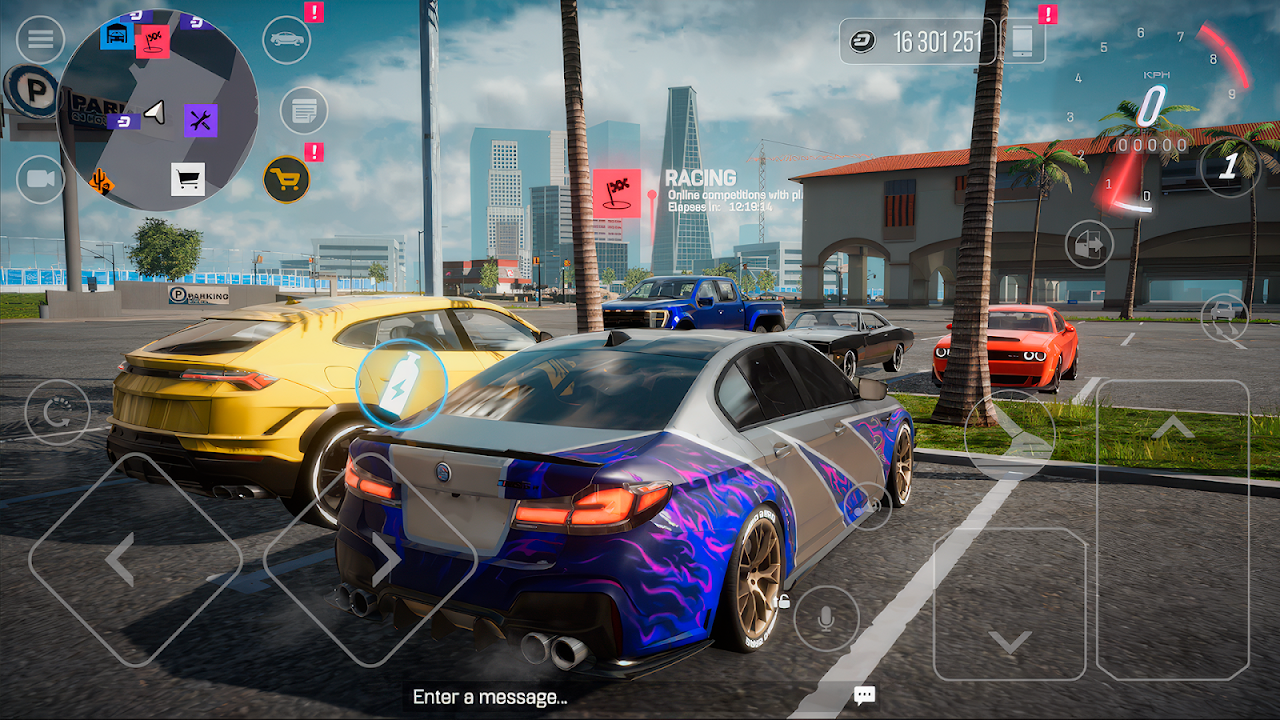
Task: Open the notes list button
Action: pyautogui.click(x=304, y=110)
